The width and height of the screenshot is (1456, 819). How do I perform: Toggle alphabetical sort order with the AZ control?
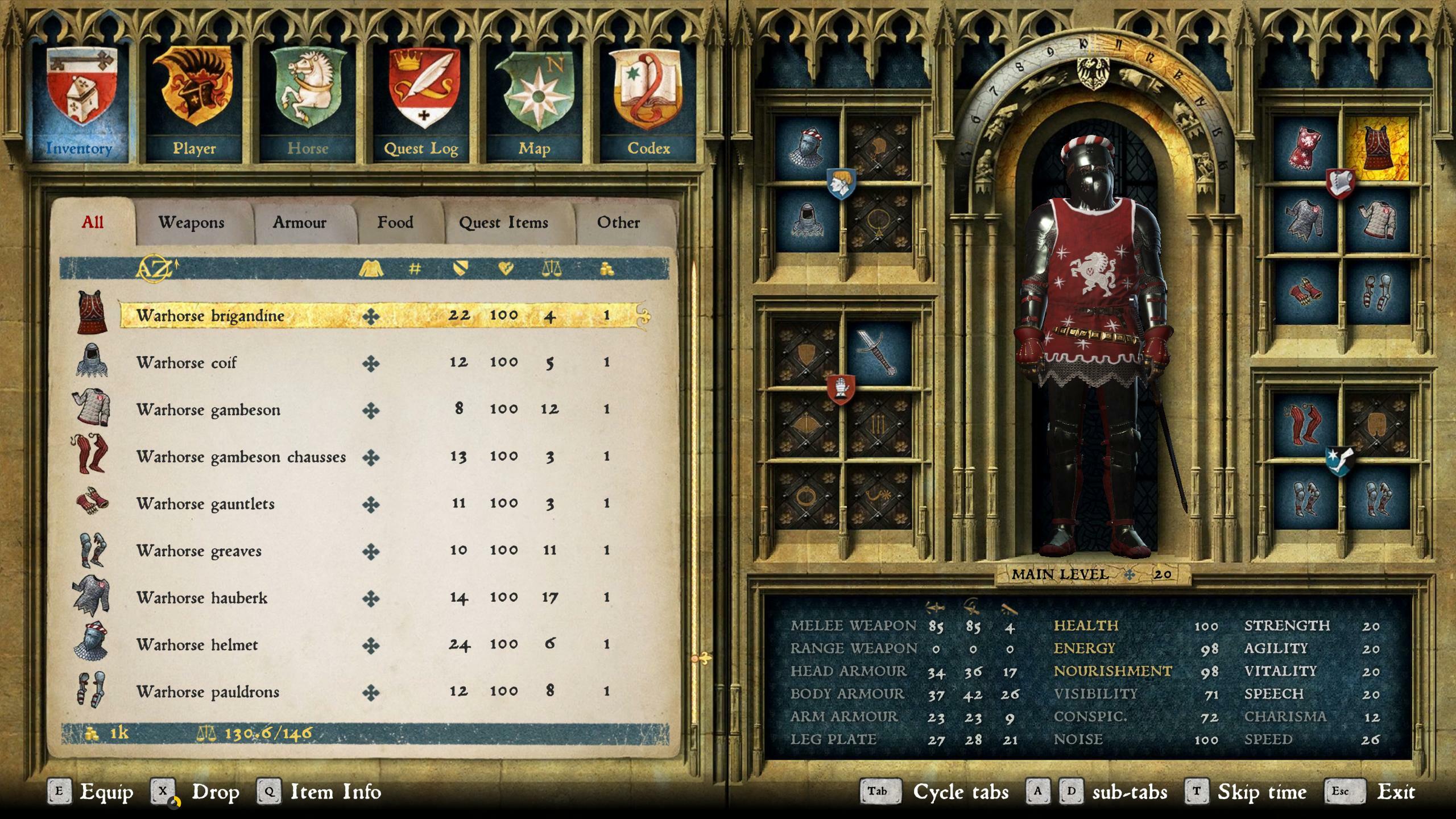(x=155, y=269)
